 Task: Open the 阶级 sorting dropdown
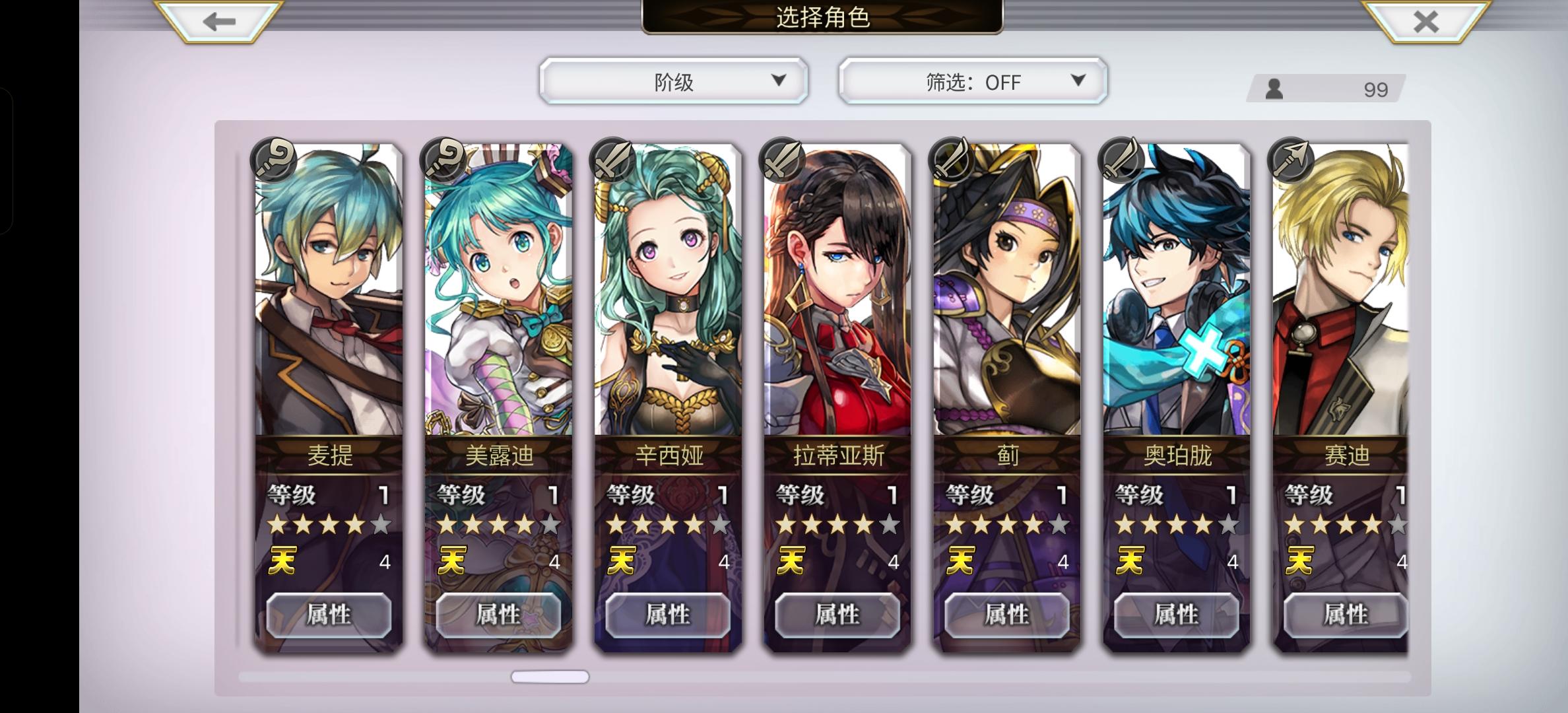(673, 81)
